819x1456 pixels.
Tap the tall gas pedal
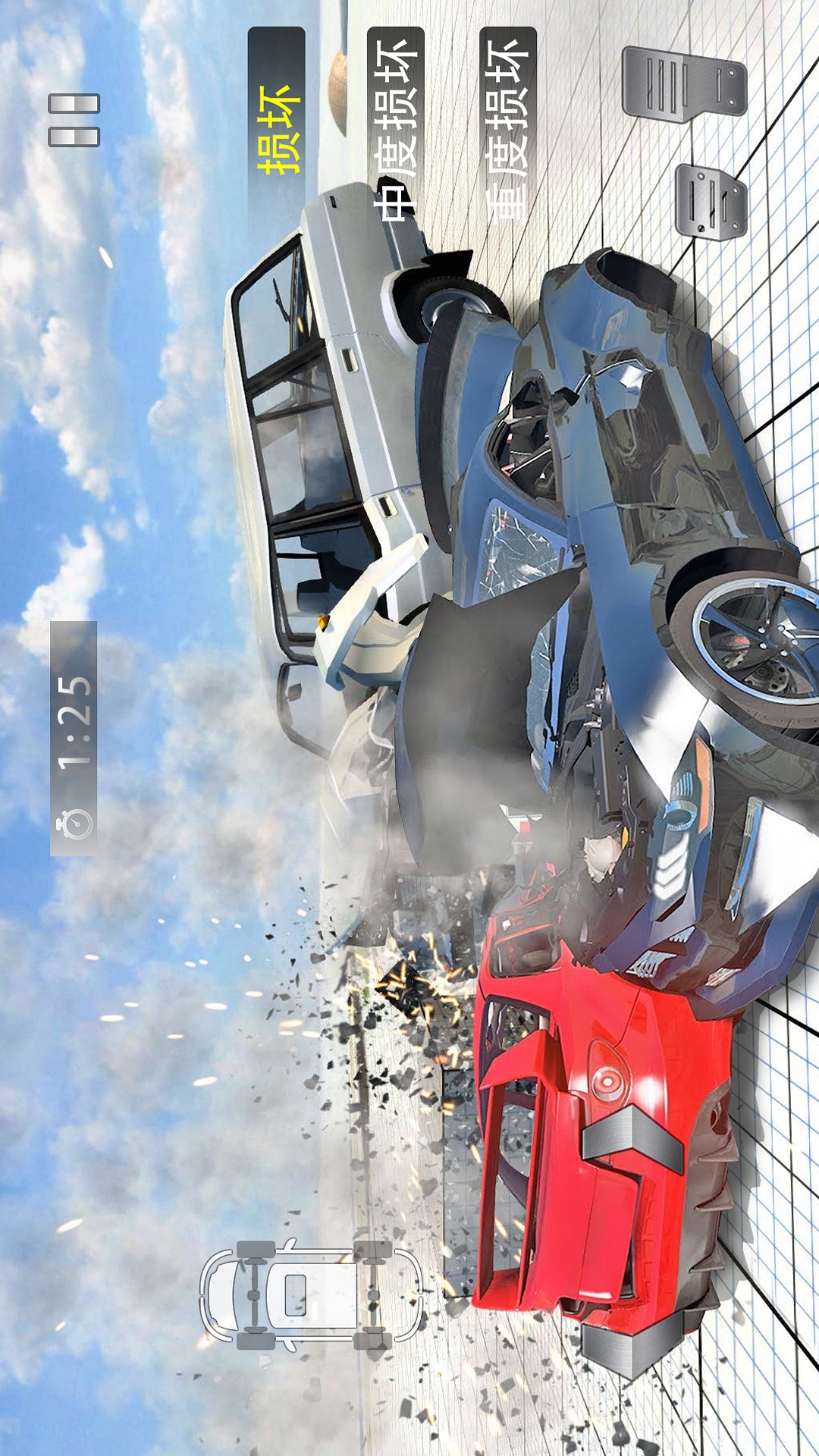682,85
